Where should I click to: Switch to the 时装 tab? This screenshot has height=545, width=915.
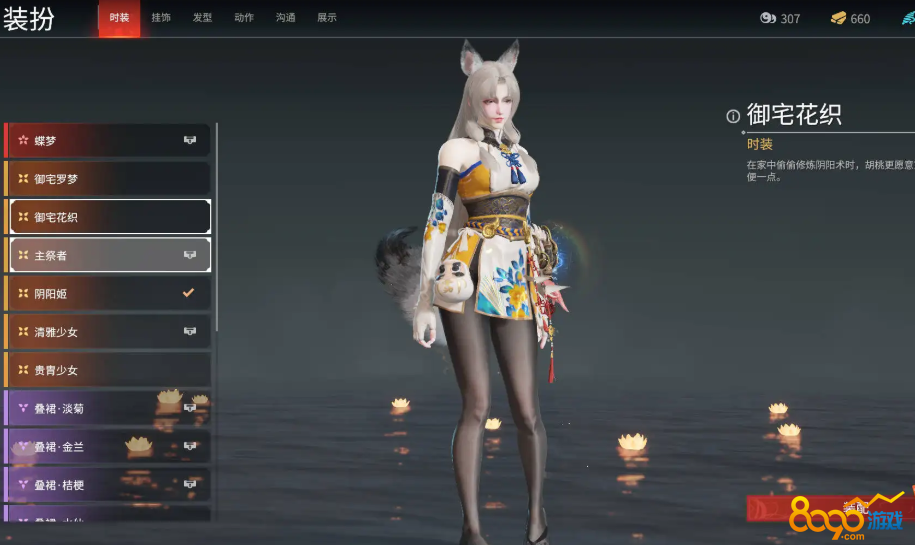click(119, 18)
